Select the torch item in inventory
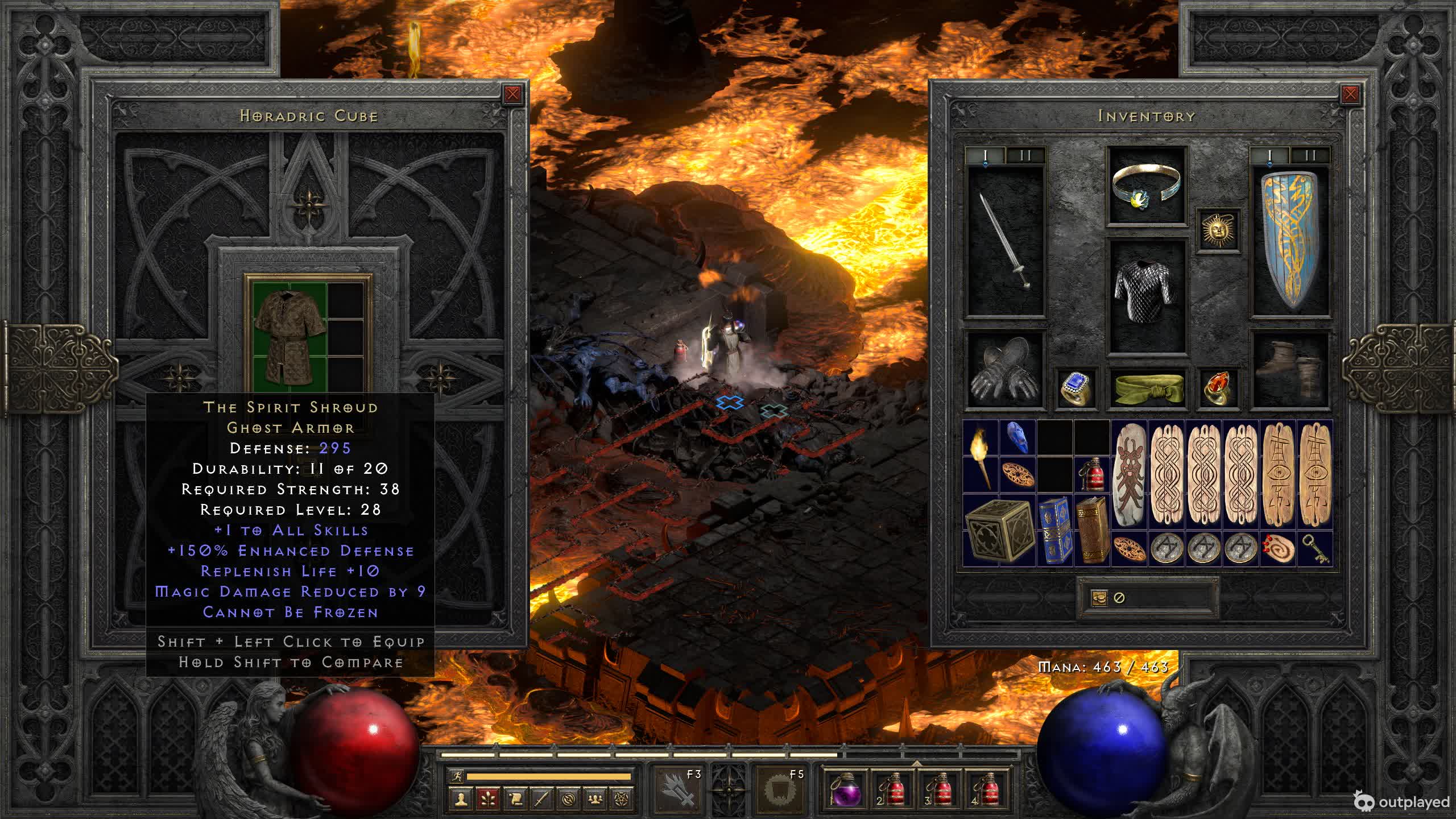This screenshot has width=1456, height=819. click(981, 456)
